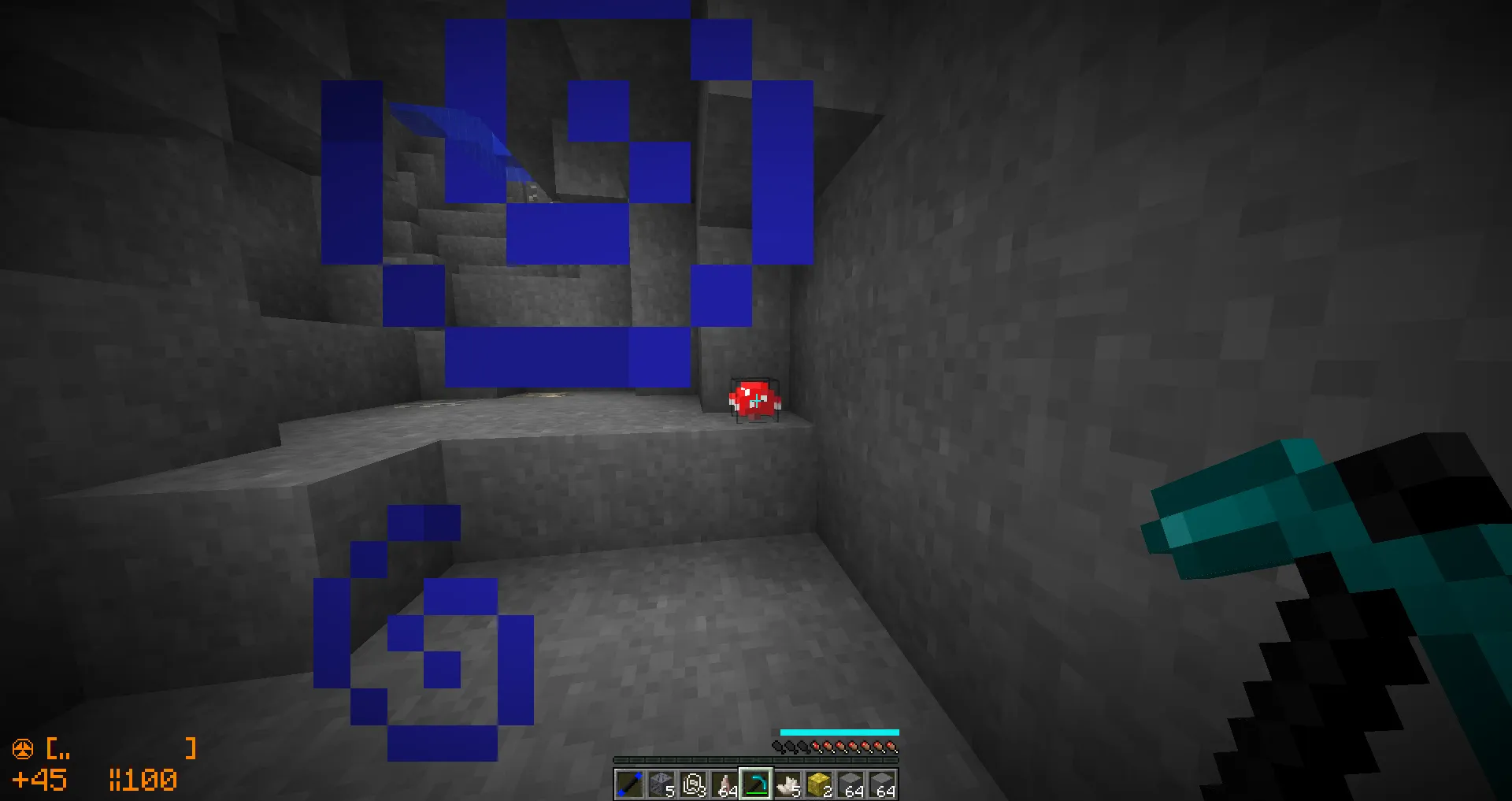Select the stack of 64 bones
The image size is (1512, 801).
725,784
